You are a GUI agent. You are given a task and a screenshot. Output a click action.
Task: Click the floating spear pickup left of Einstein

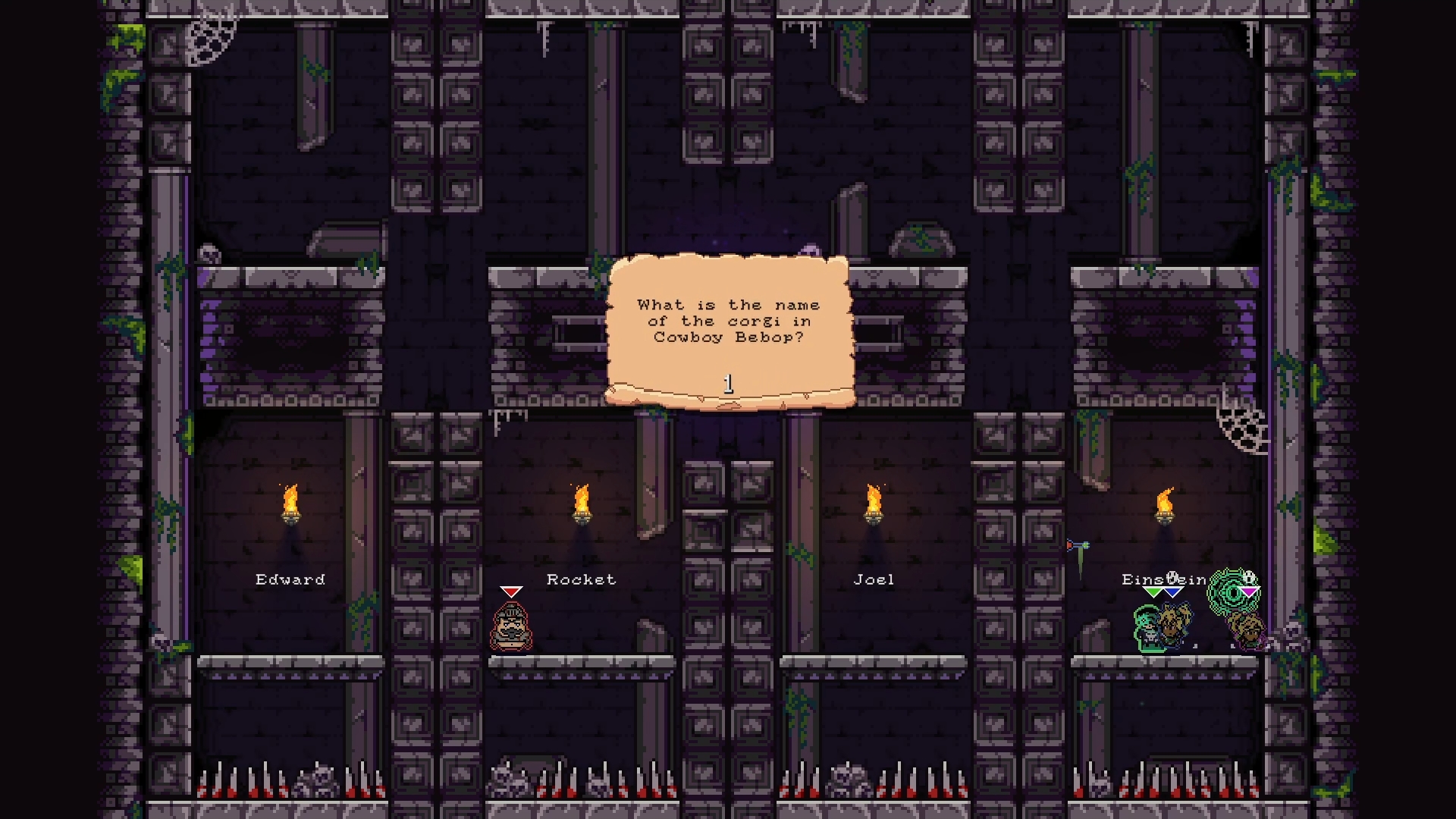pos(1078,548)
